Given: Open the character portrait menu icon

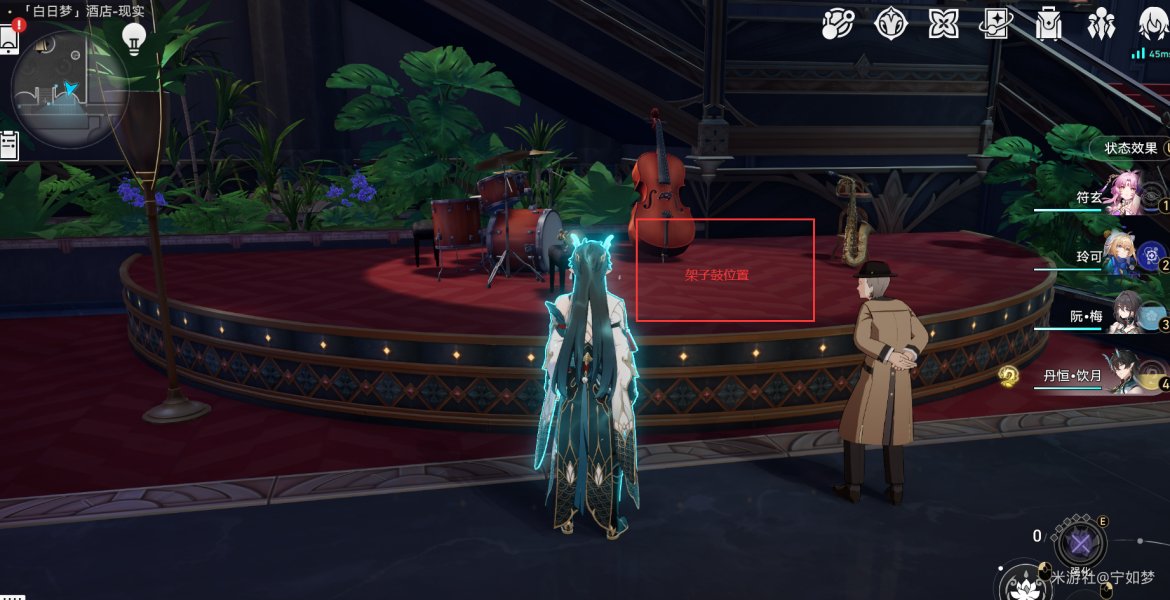Looking at the screenshot, I should [1152, 23].
